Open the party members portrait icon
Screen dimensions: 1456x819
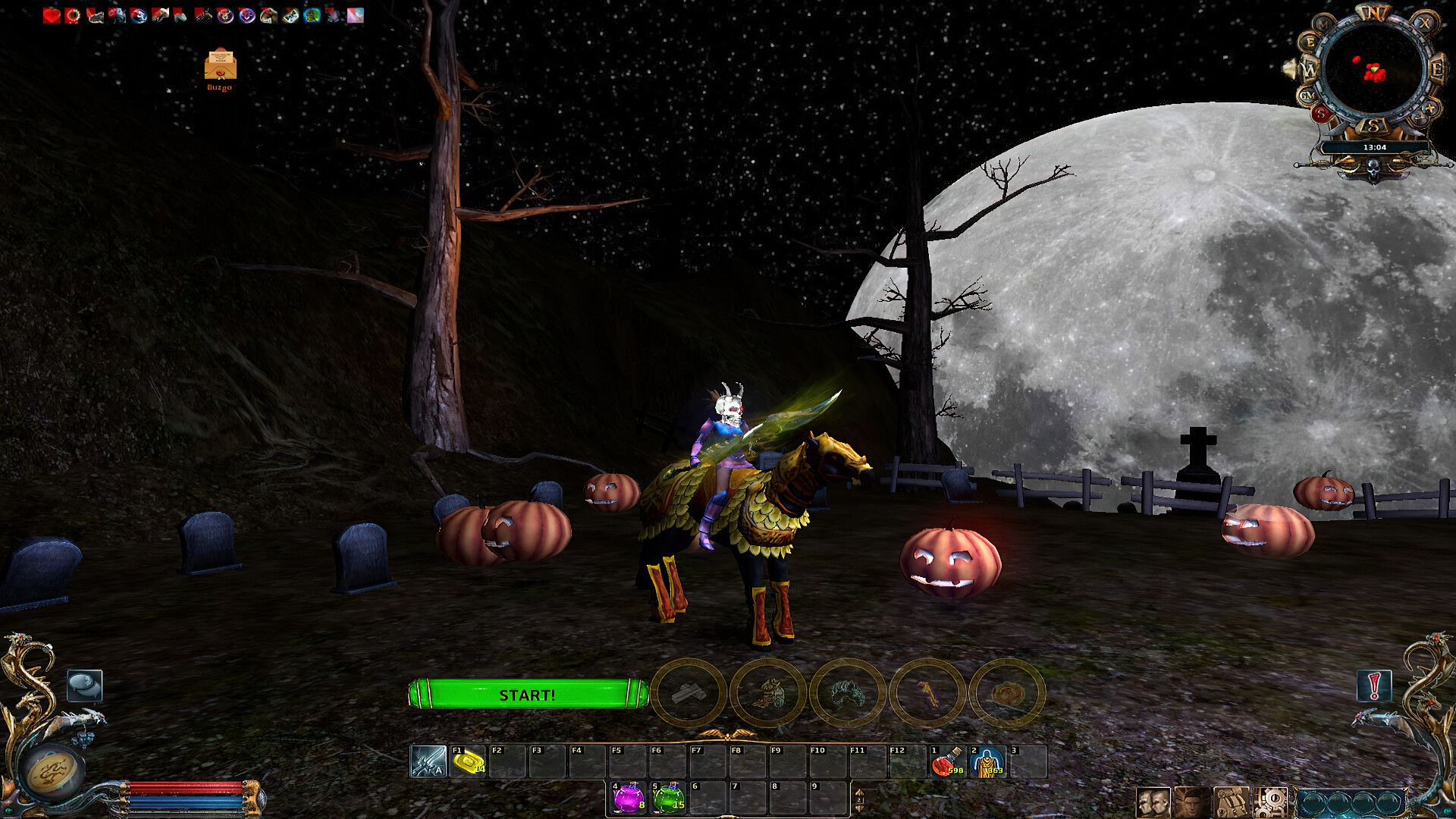[1153, 803]
